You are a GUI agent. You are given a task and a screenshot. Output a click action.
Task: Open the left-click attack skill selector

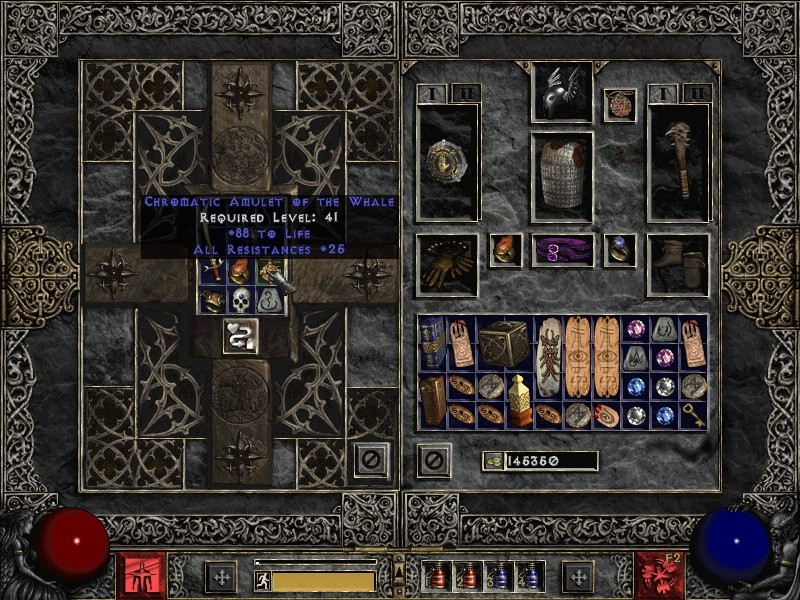coord(141,575)
